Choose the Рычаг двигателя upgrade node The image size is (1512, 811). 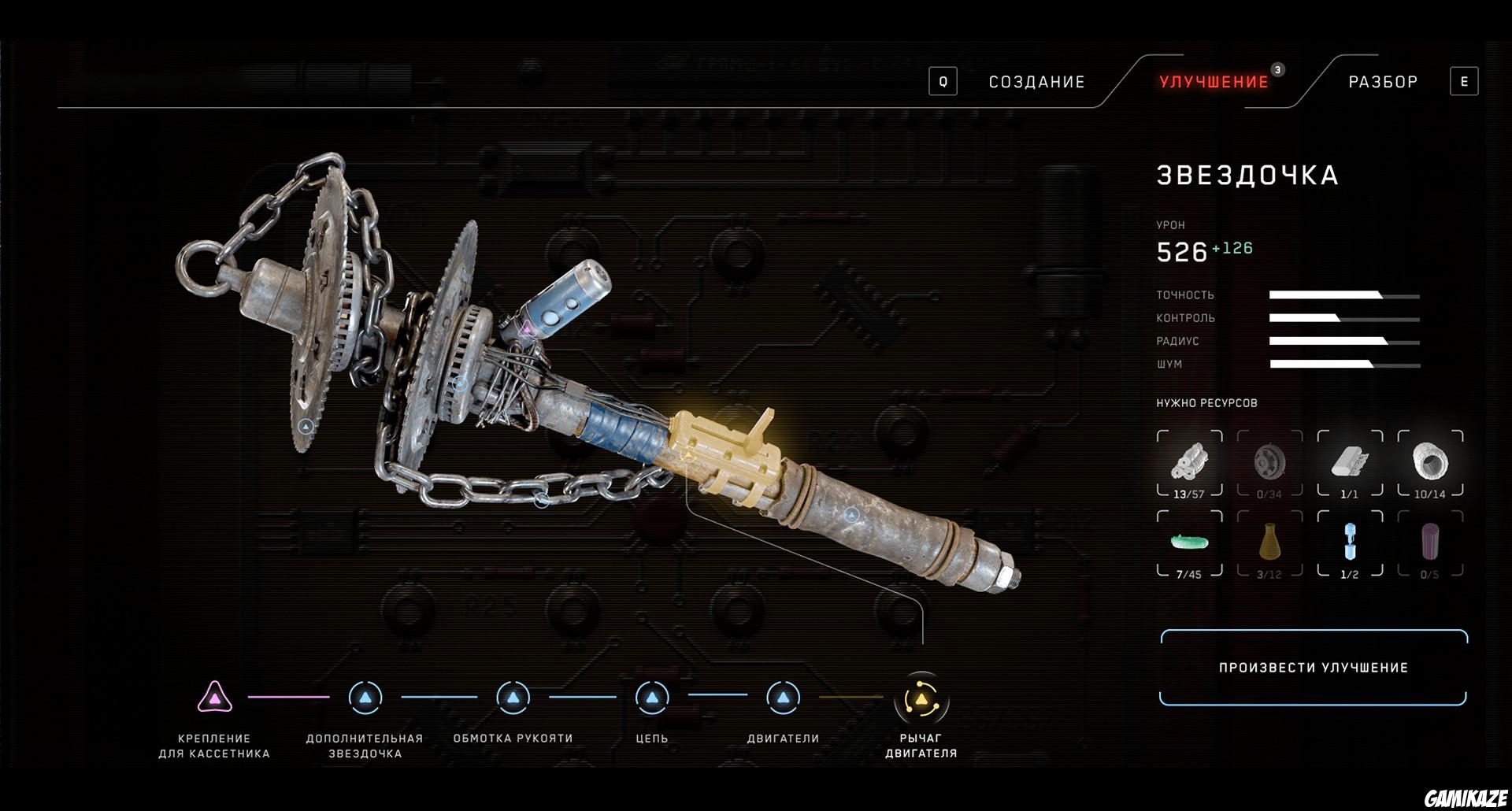point(921,698)
